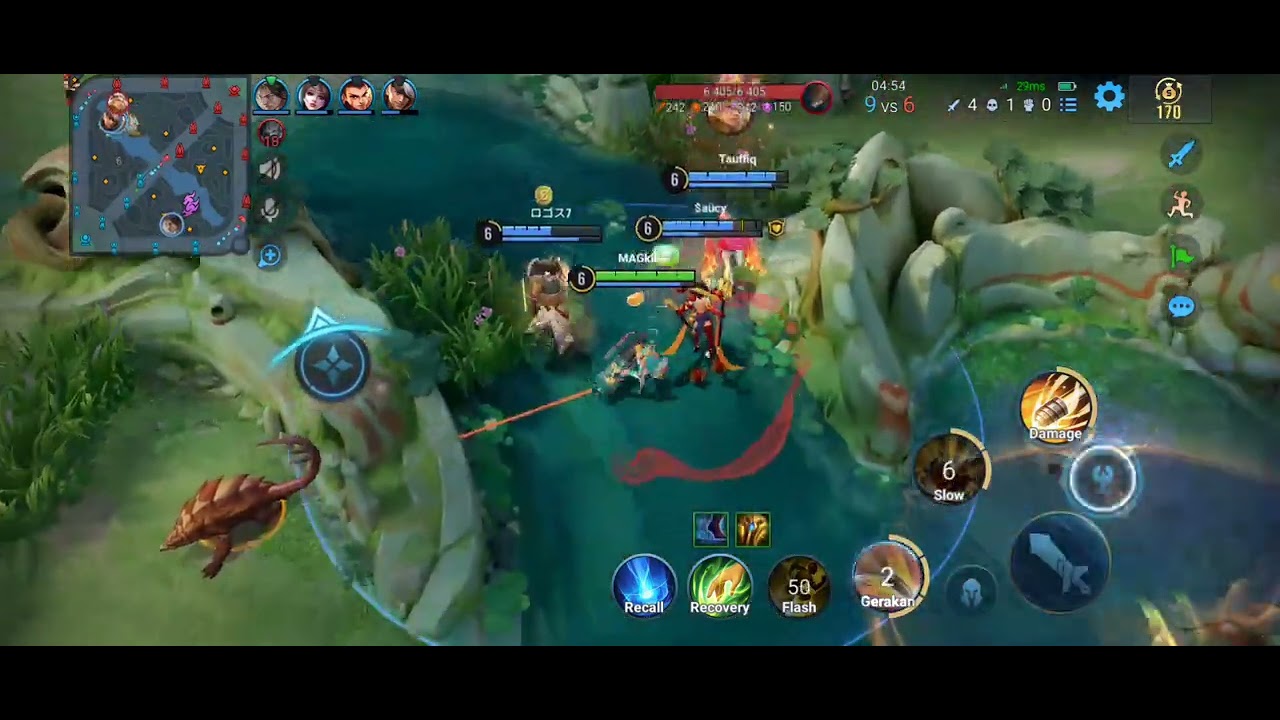This screenshot has height=720, width=1280.
Task: Cast Flash with 50 second cooldown
Action: click(798, 584)
